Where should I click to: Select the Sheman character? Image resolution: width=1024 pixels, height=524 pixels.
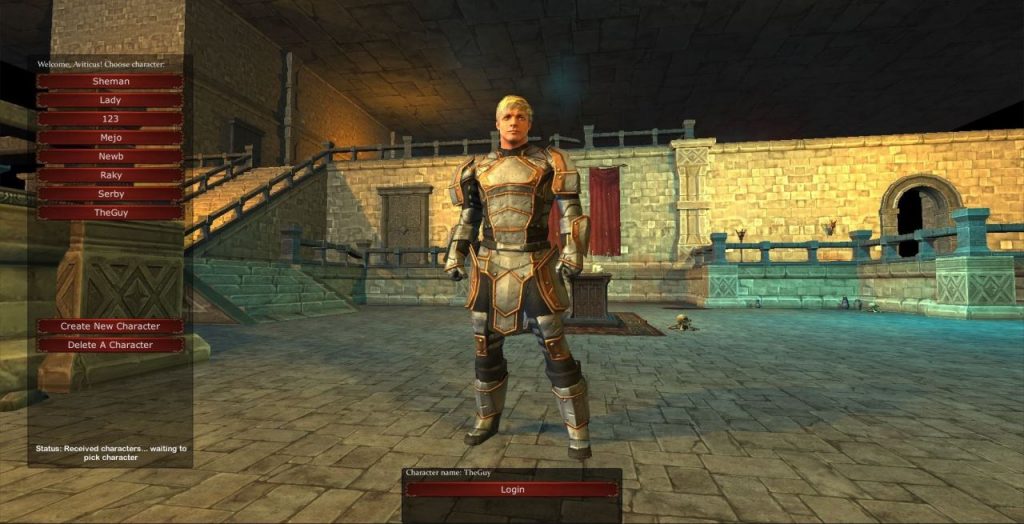point(110,81)
